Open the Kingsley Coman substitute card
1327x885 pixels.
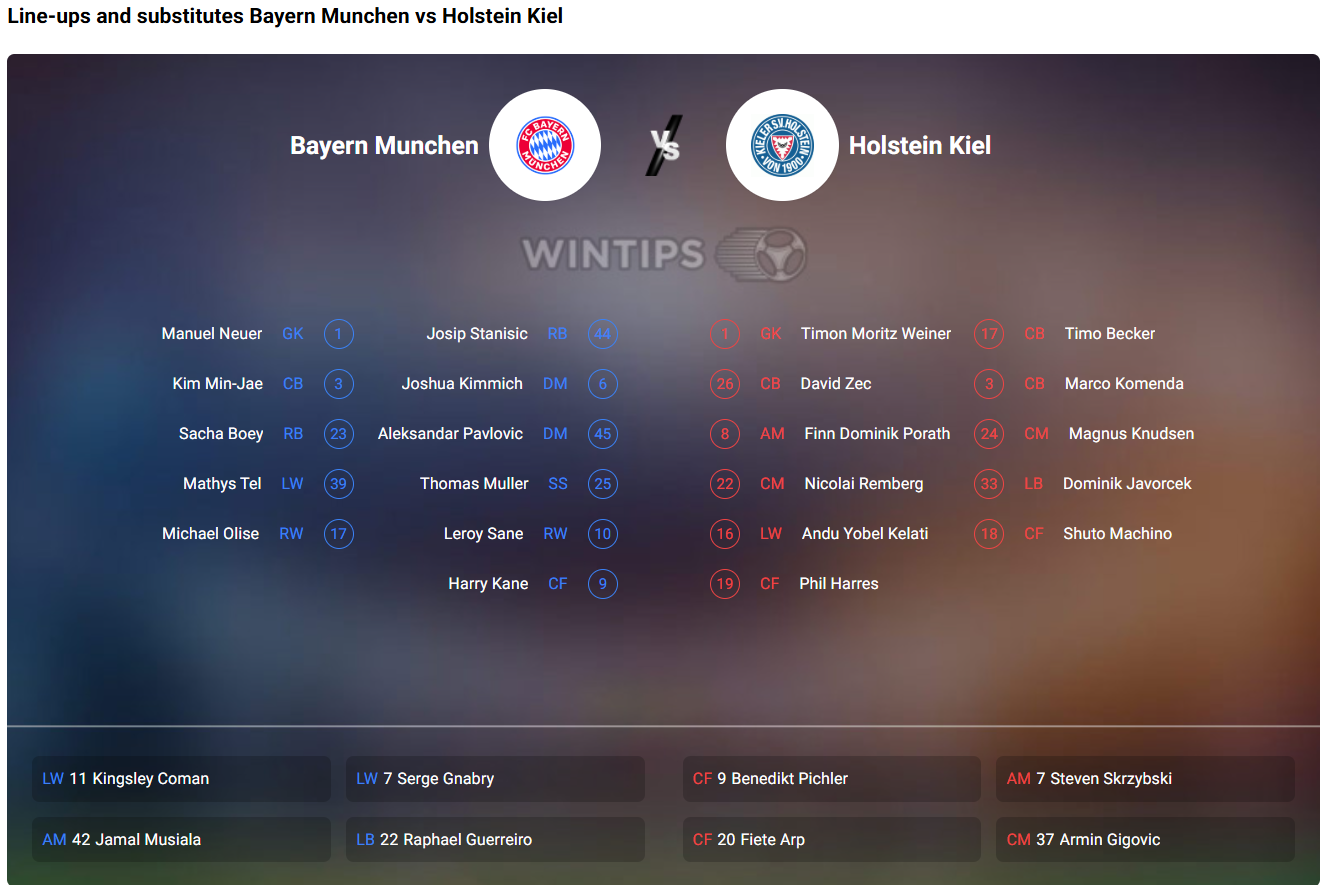181,778
